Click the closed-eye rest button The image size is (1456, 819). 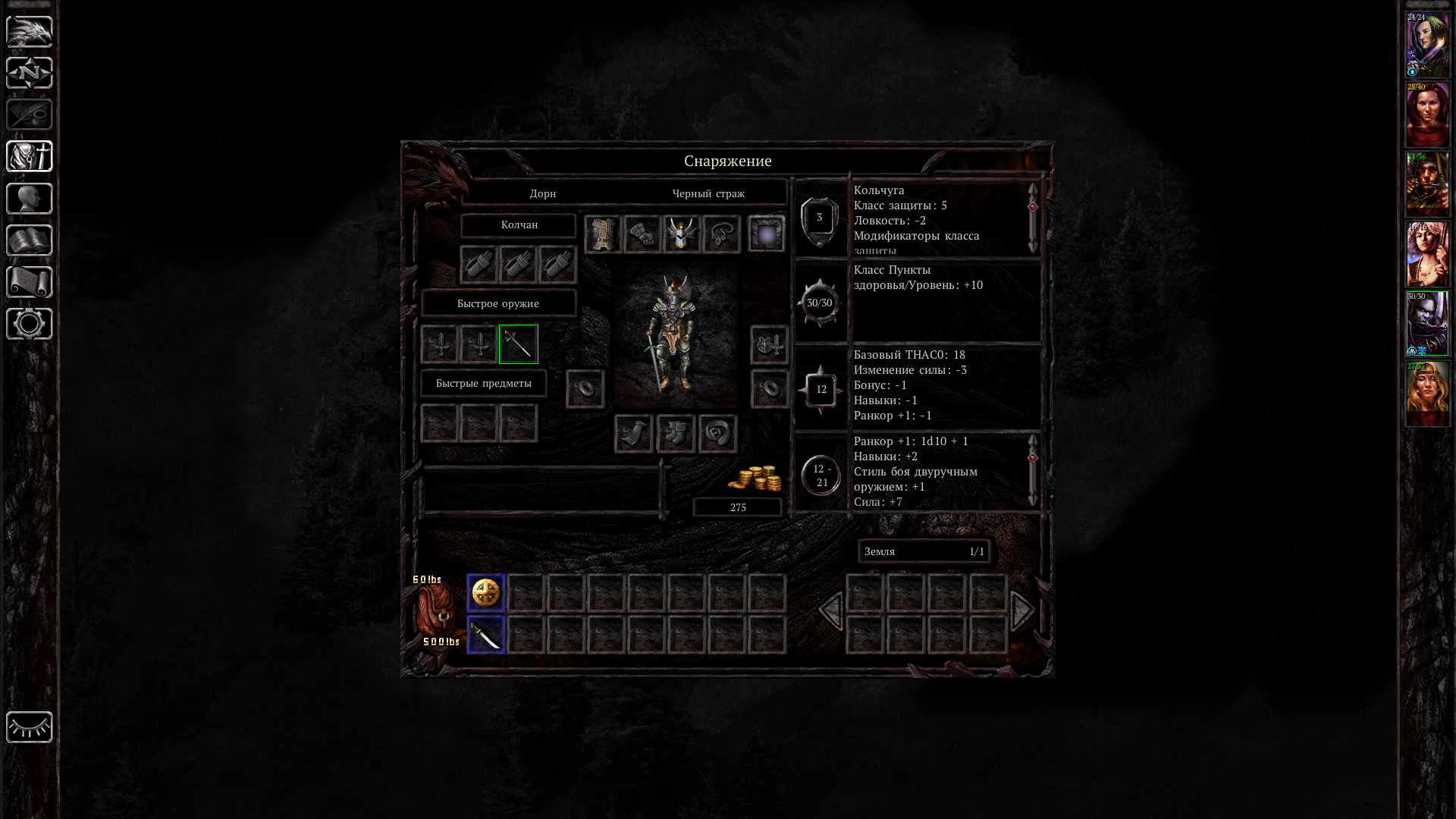(30, 727)
